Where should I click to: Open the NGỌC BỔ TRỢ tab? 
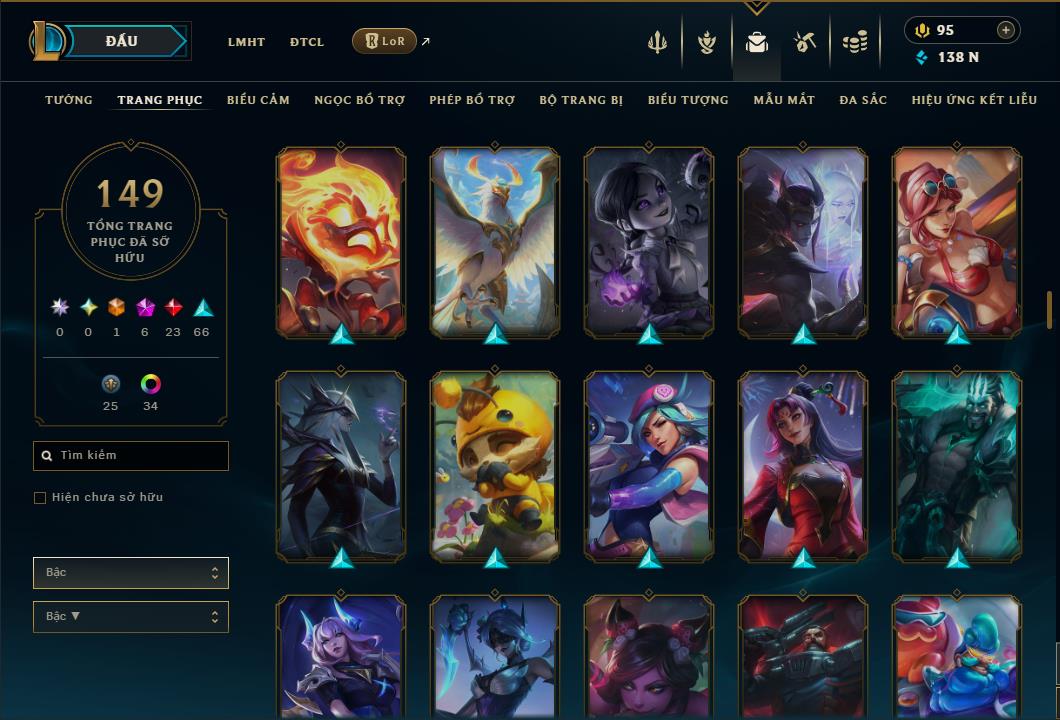(x=359, y=100)
